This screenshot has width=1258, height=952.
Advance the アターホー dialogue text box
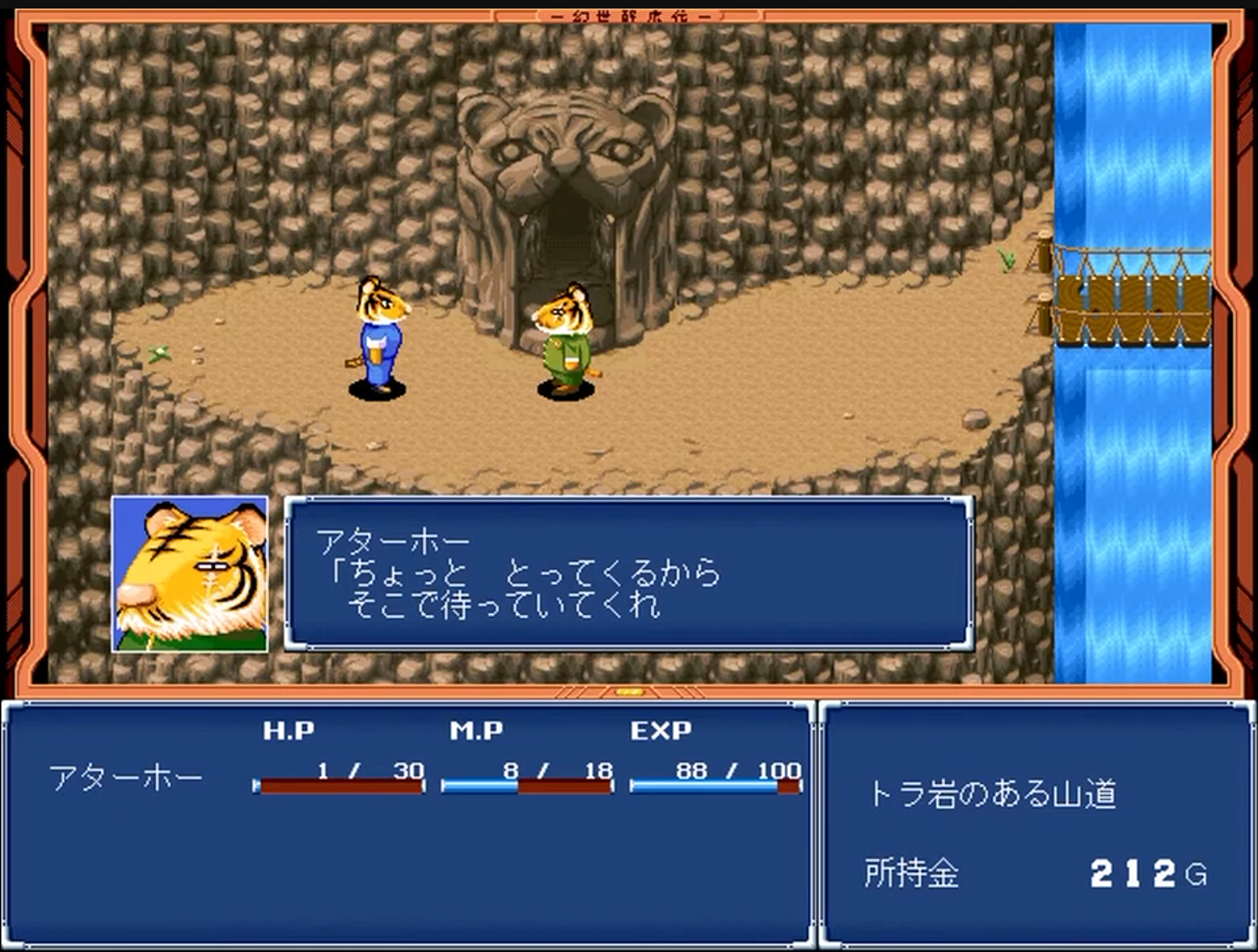pos(629,574)
